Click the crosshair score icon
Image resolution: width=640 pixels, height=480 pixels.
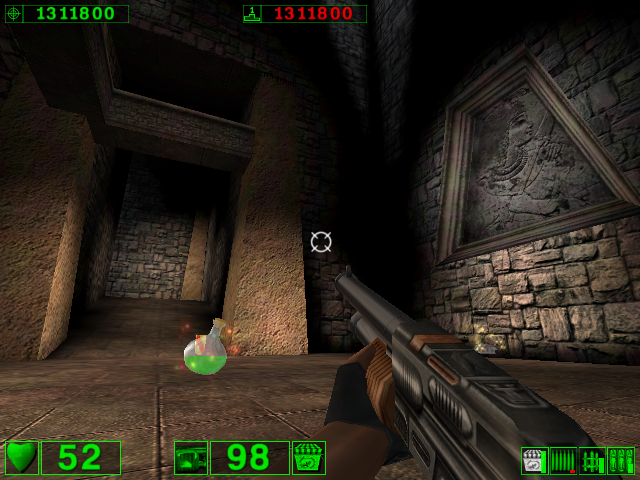tap(13, 14)
